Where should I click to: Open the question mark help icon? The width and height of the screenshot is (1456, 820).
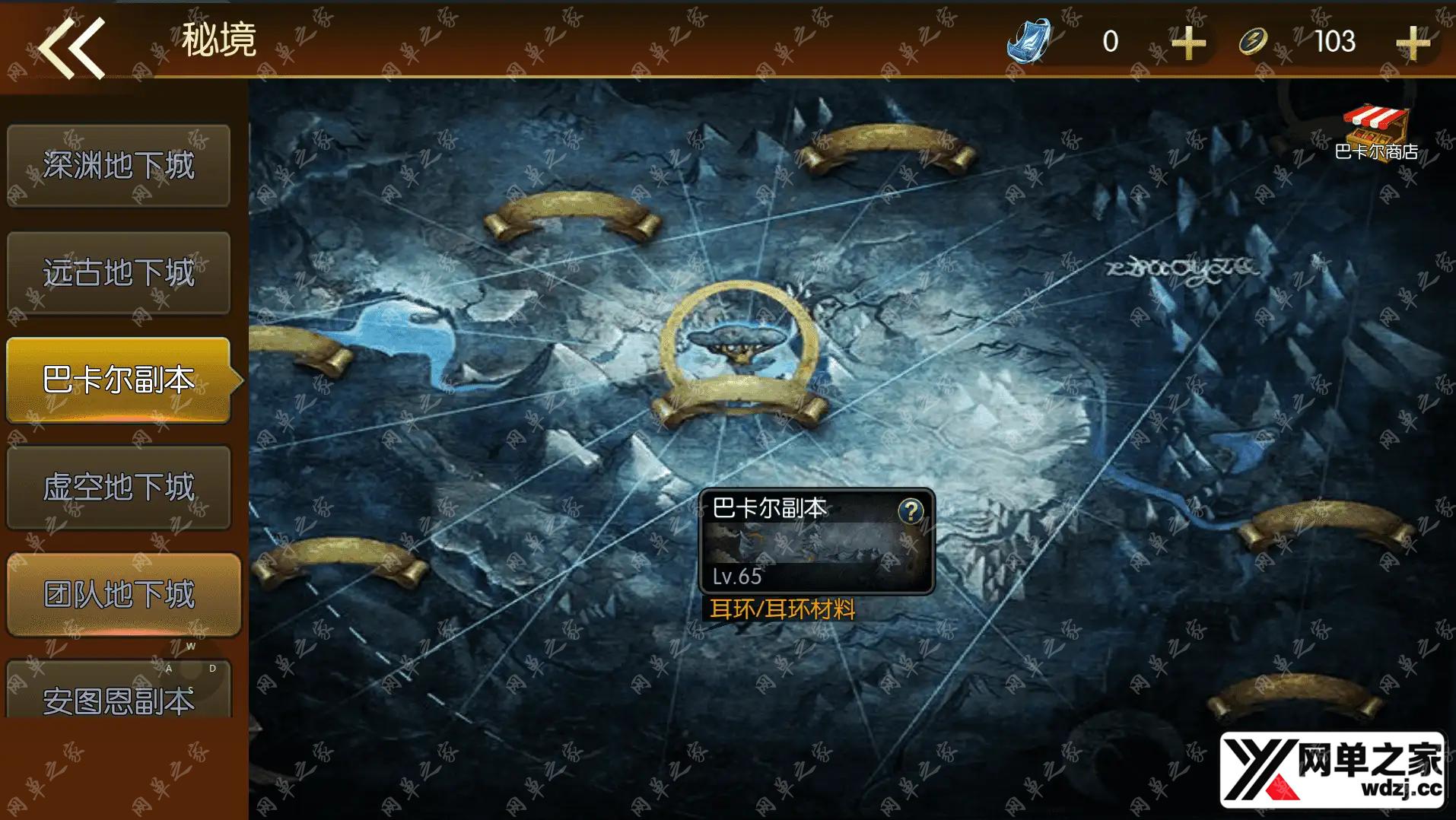click(x=911, y=511)
